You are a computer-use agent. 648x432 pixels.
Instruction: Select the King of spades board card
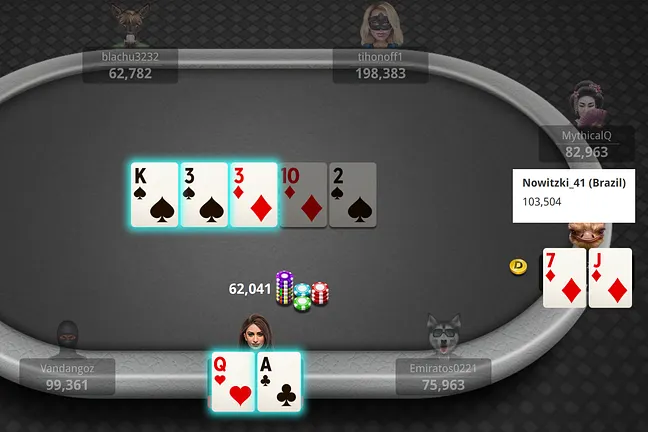(x=154, y=195)
